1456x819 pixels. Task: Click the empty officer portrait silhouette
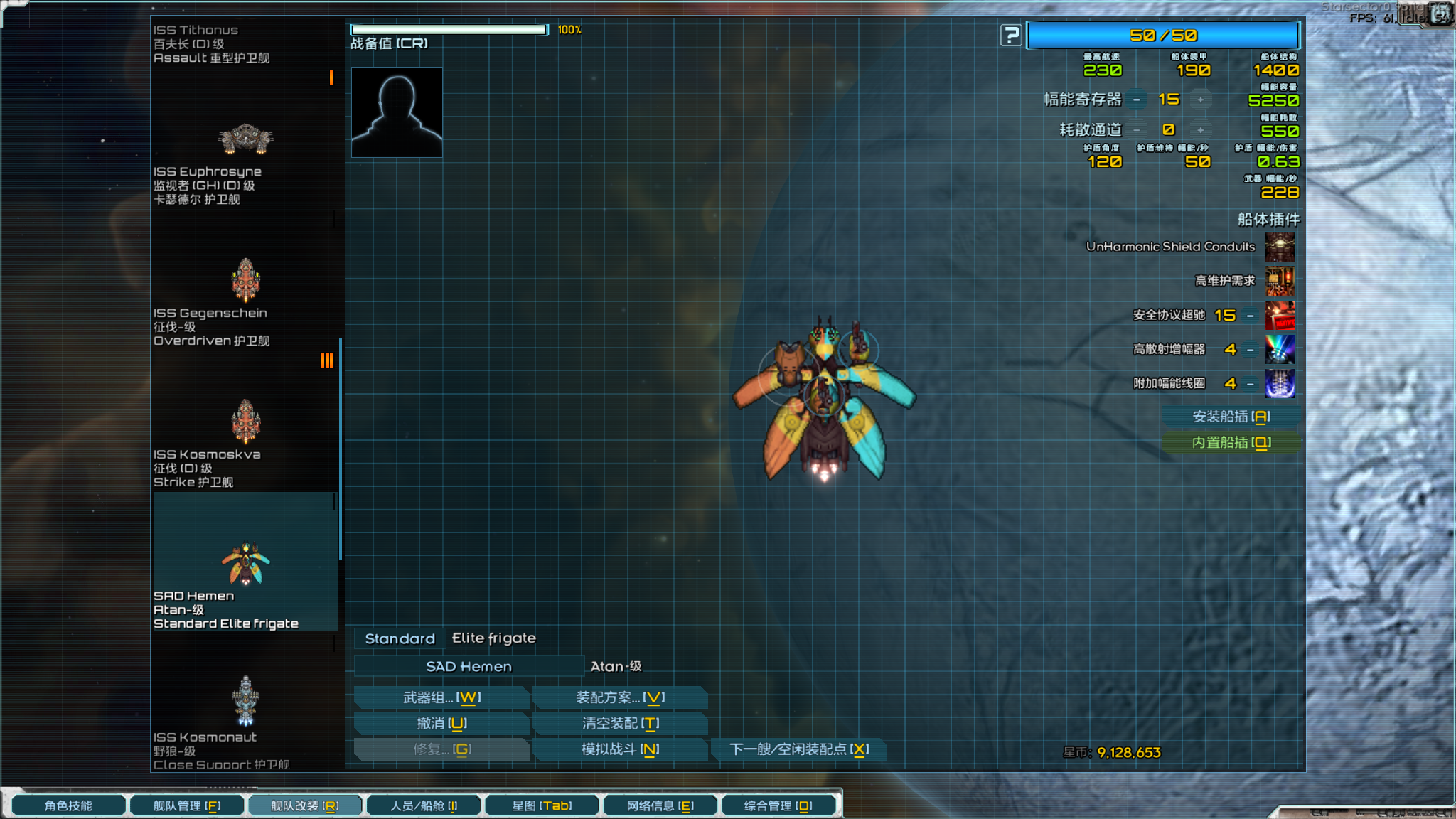396,112
